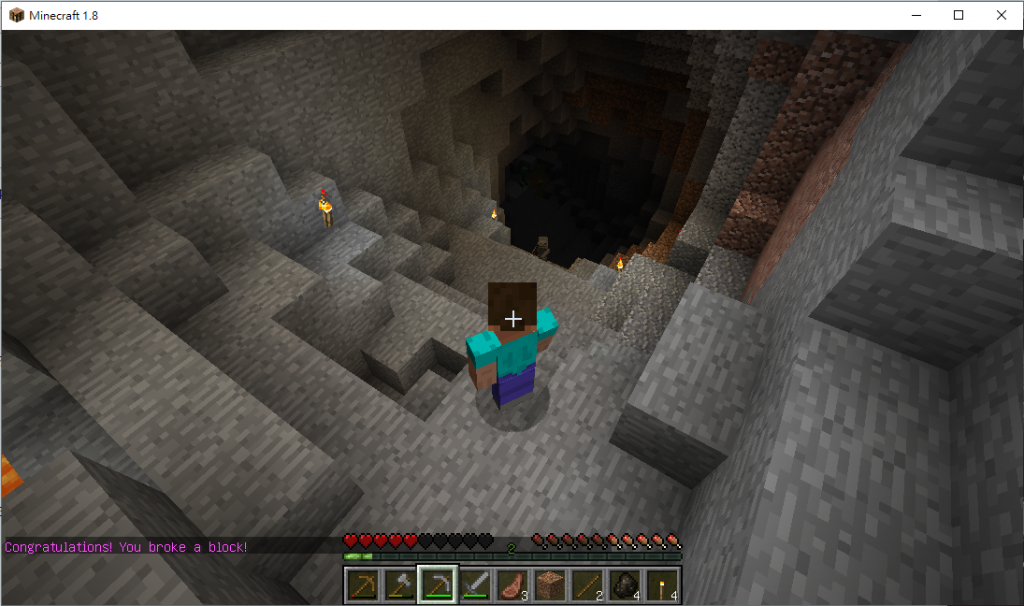Select the torch slot in the hotbar
Screen dimensions: 1024x606
click(664, 585)
